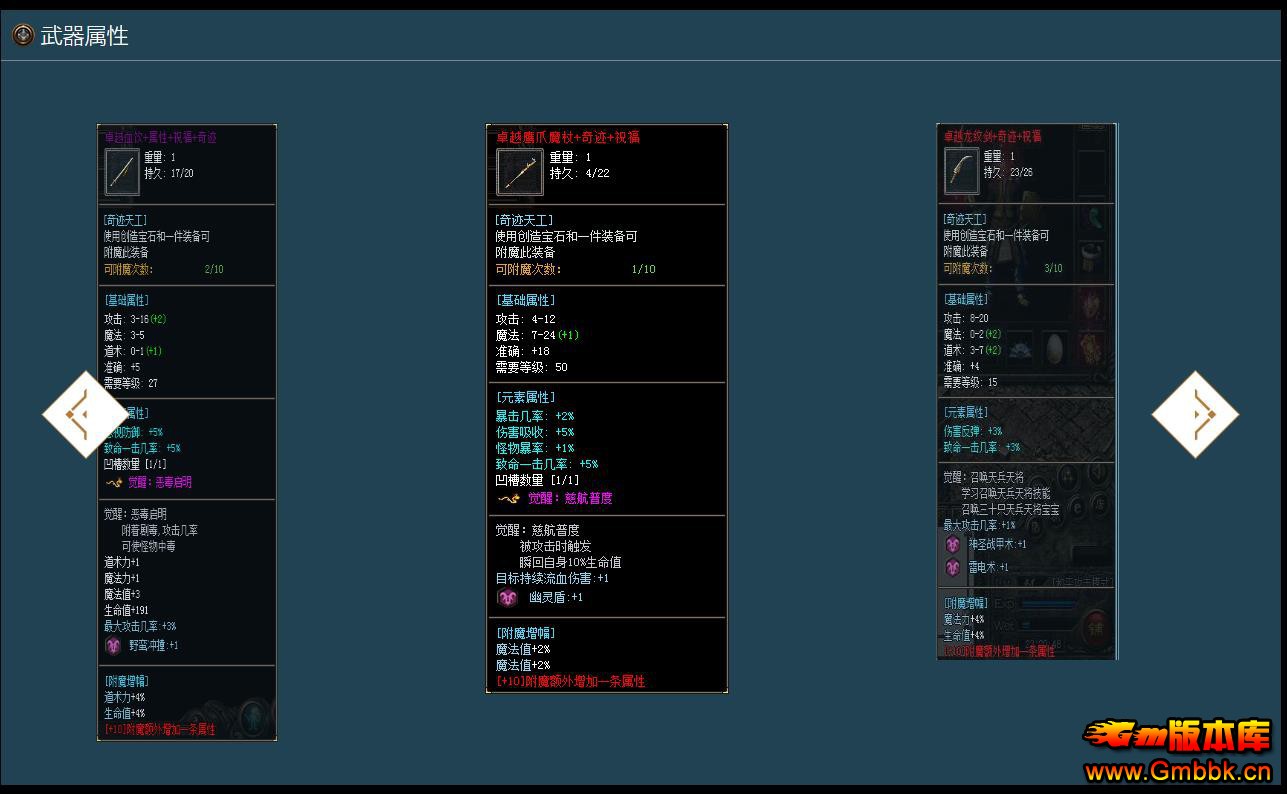Click the 野蛮冲撞 skill gem icon
Image resolution: width=1287 pixels, height=794 pixels.
[113, 646]
